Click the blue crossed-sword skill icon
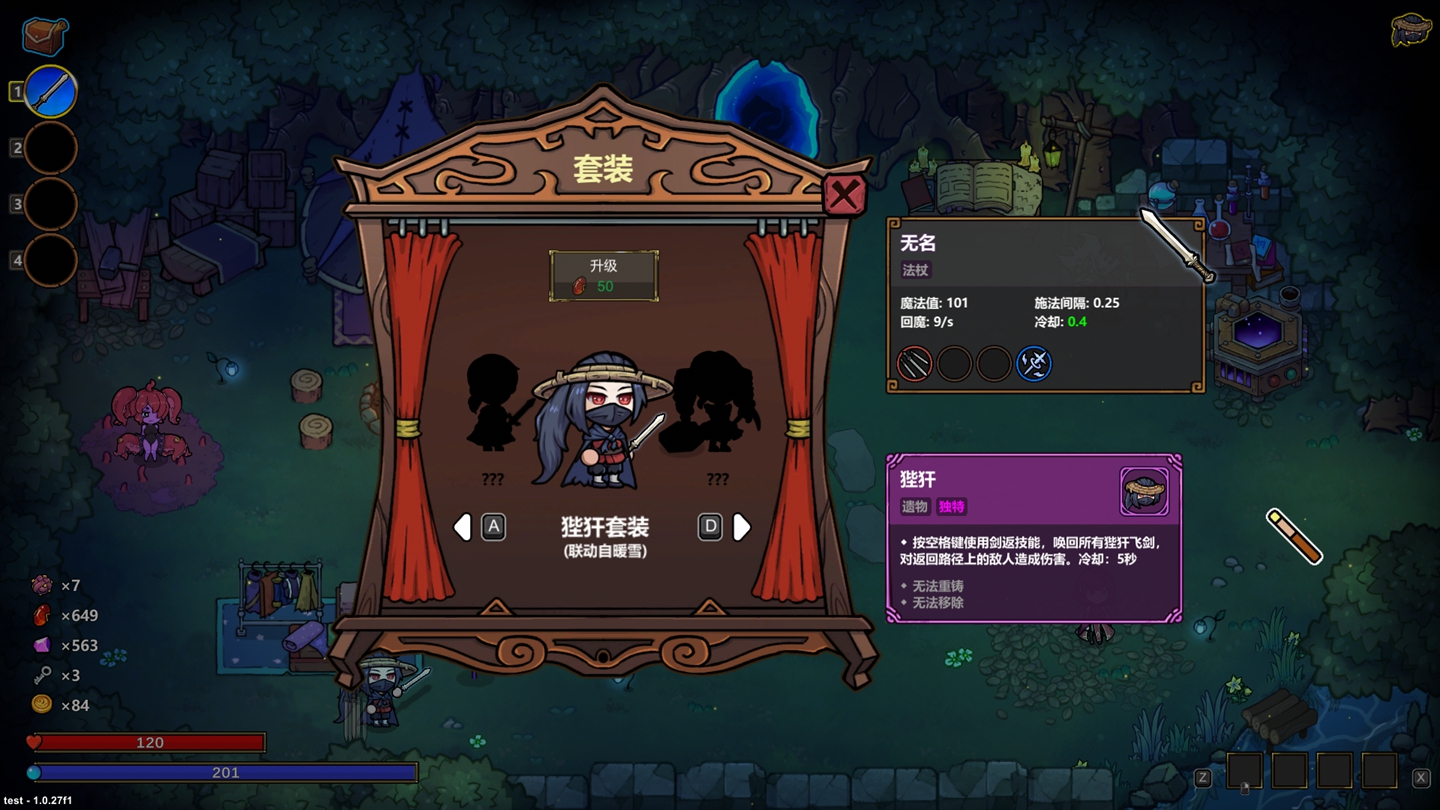This screenshot has width=1440, height=810. coord(1035,363)
